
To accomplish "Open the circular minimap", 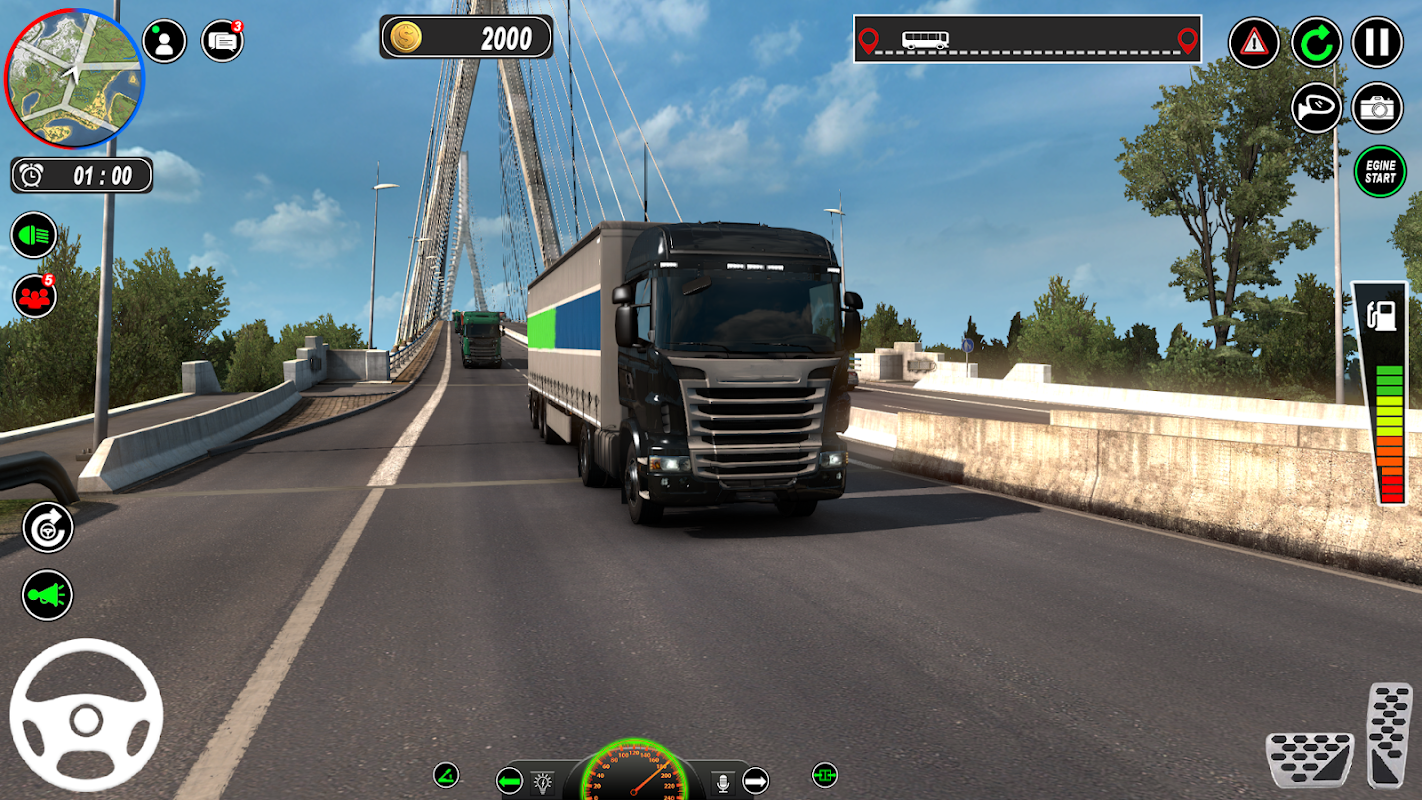I will [74, 78].
